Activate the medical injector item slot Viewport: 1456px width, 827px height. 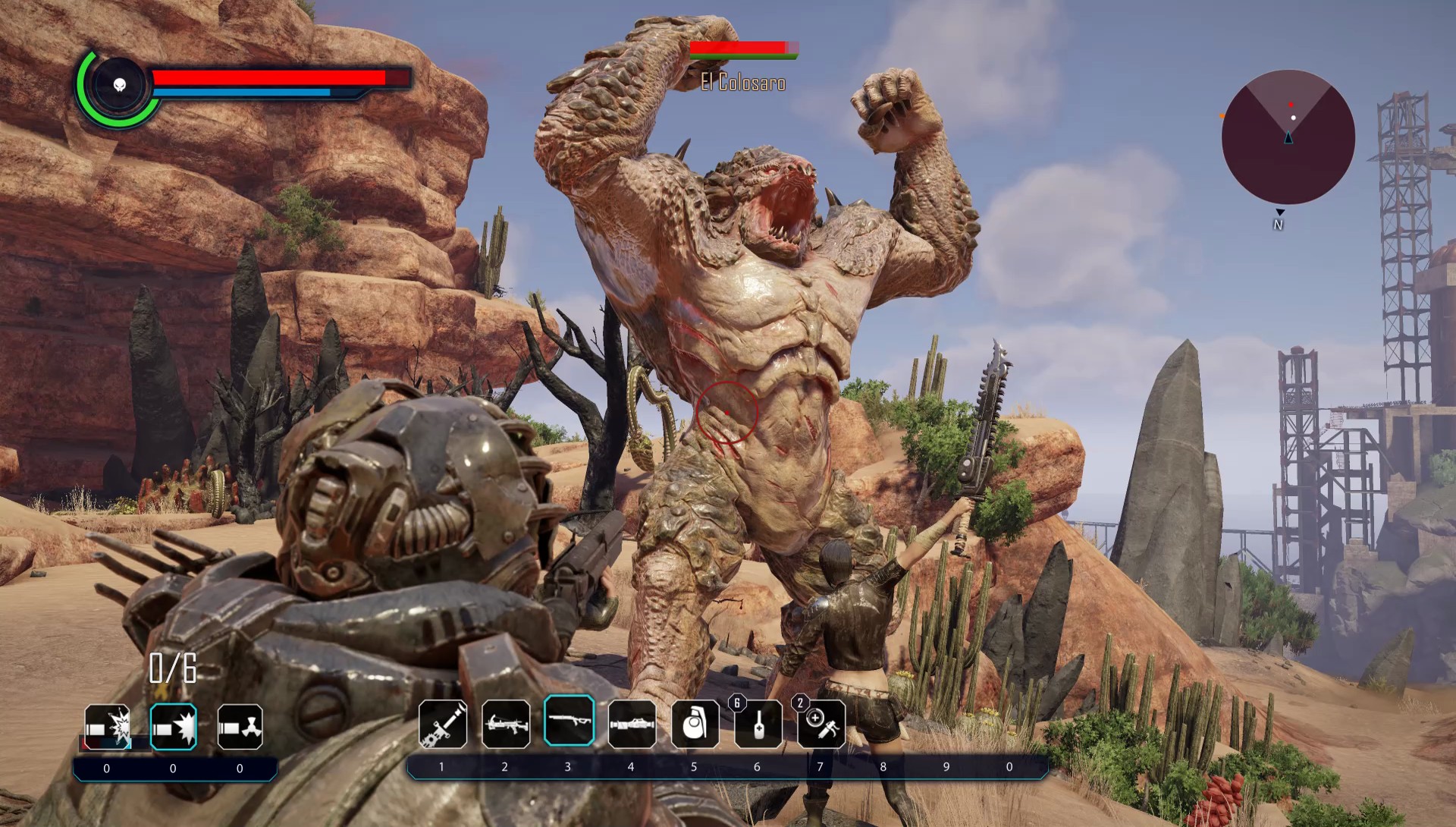pyautogui.click(x=821, y=723)
